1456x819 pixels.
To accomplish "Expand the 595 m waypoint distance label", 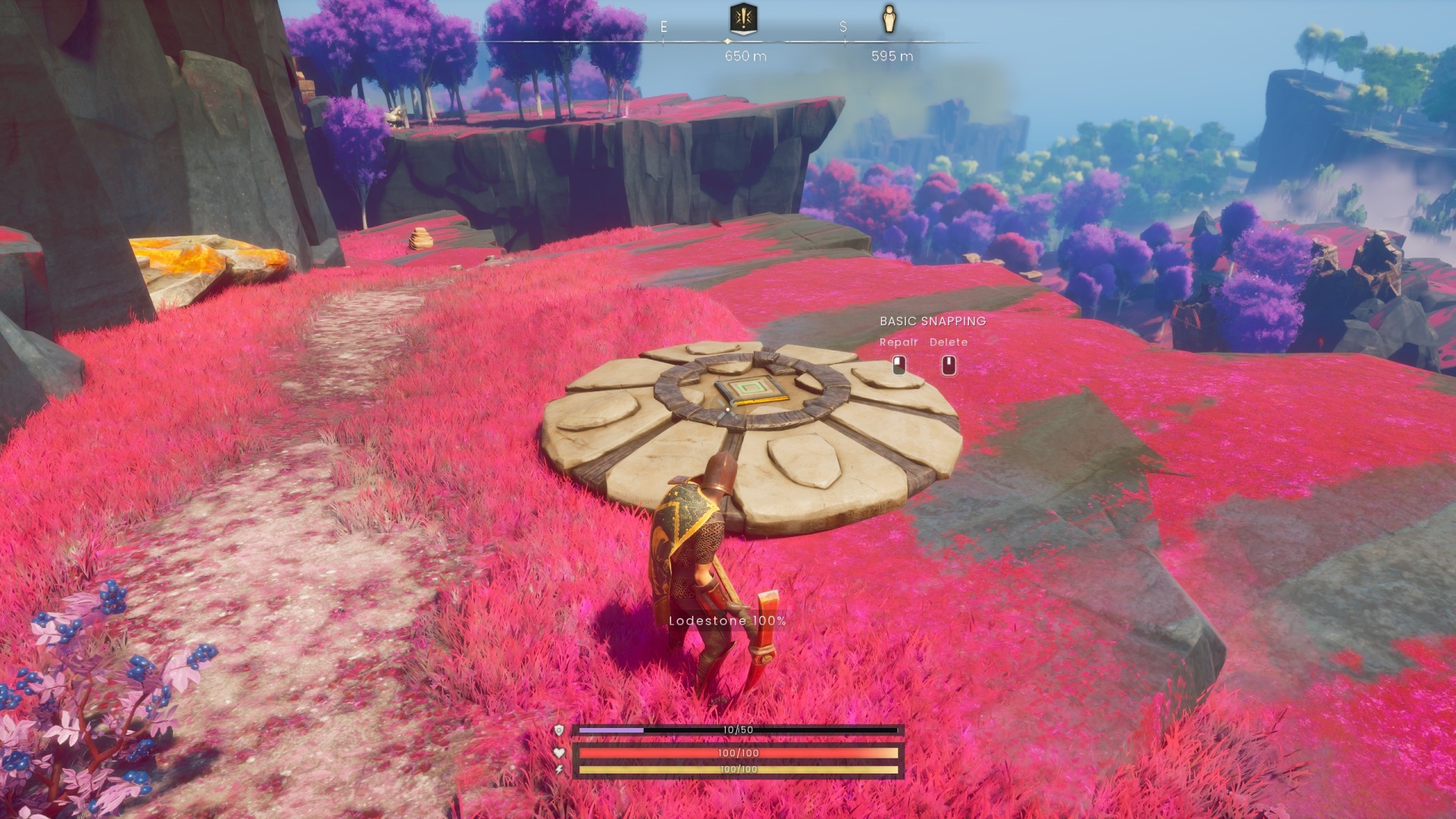I will [893, 55].
